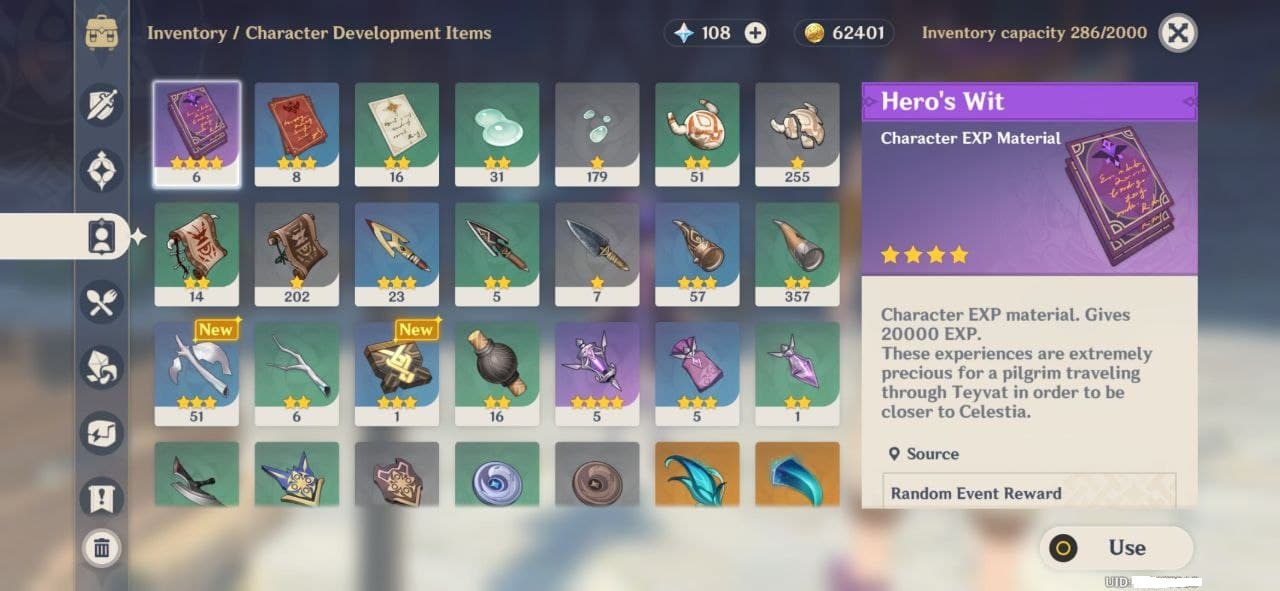
Task: Select the Random Event Reward source entry
Action: pos(1029,493)
